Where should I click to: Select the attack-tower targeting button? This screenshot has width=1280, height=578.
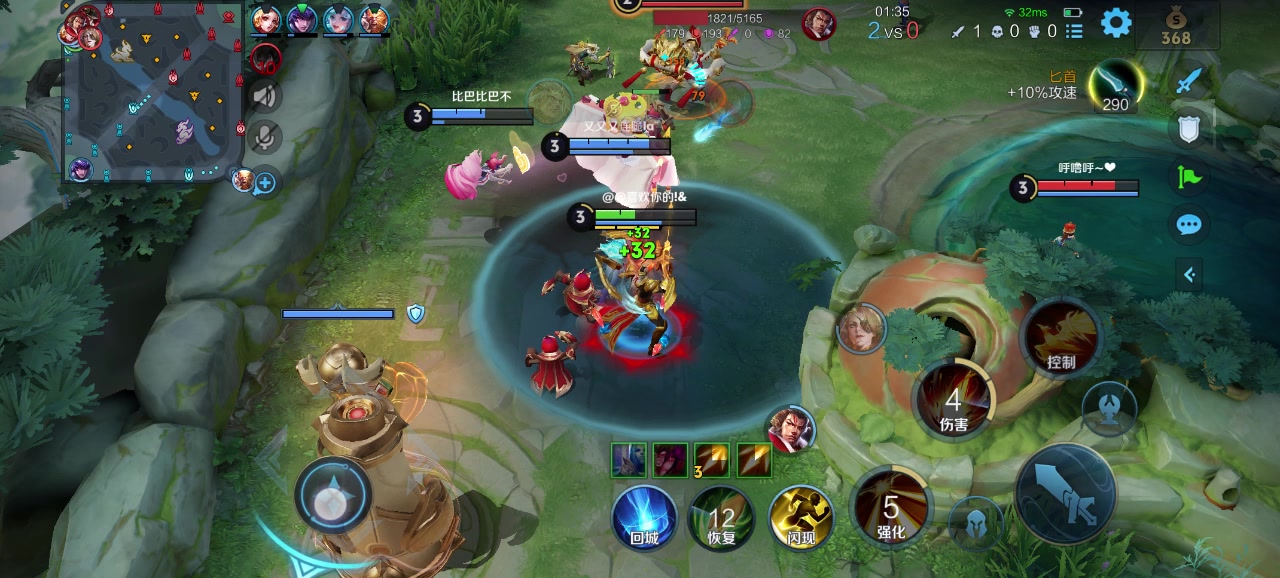click(x=1108, y=408)
